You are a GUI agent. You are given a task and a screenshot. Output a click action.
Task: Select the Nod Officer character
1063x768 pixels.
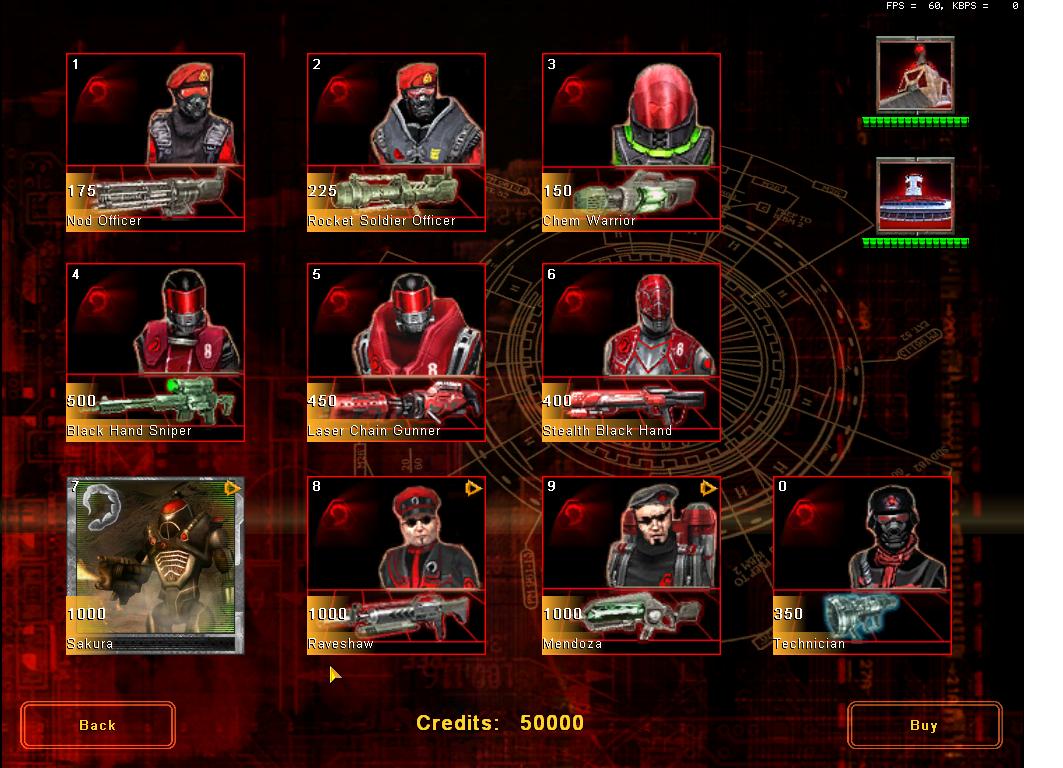click(x=155, y=142)
